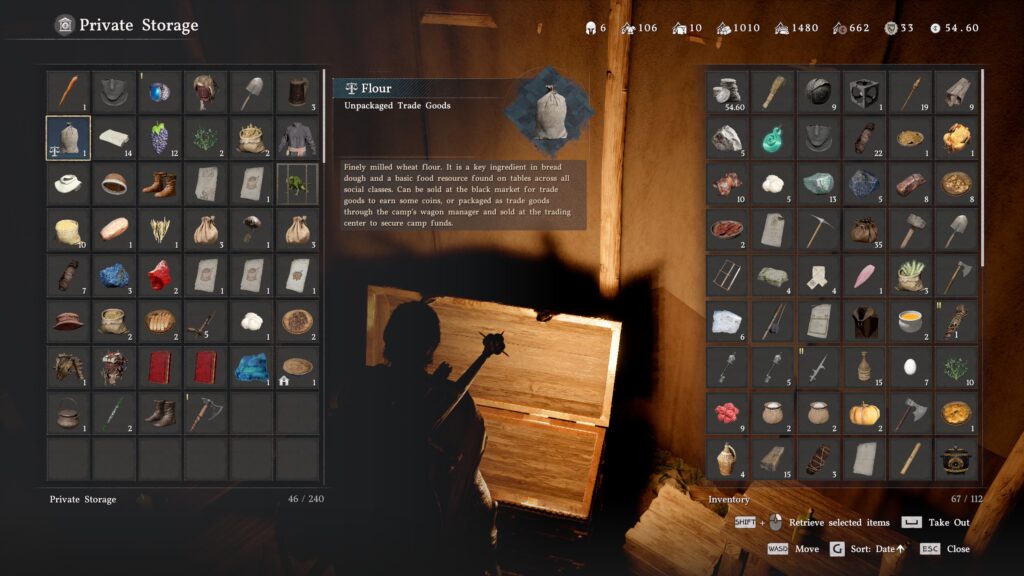Image resolution: width=1024 pixels, height=576 pixels.
Task: Pick the pile of red berries
Action: (727, 413)
